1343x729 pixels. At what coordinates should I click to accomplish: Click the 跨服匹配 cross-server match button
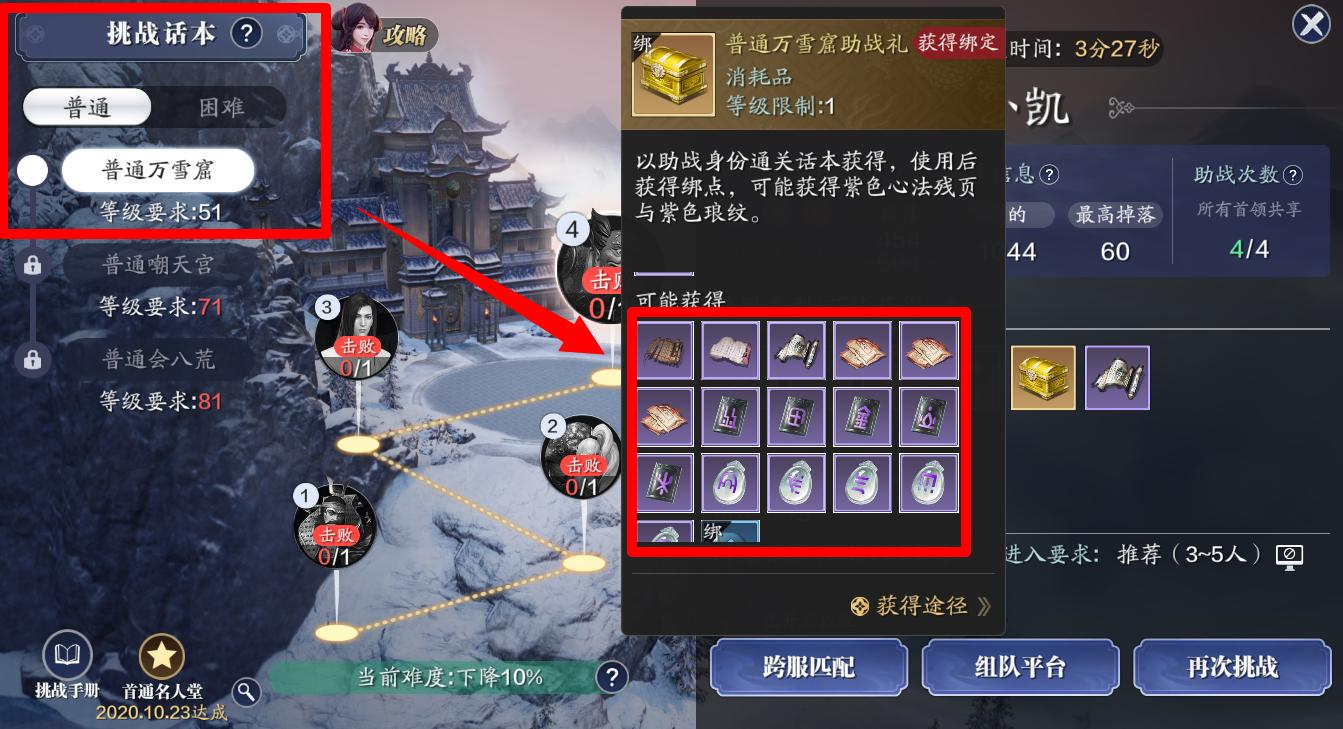pos(809,667)
